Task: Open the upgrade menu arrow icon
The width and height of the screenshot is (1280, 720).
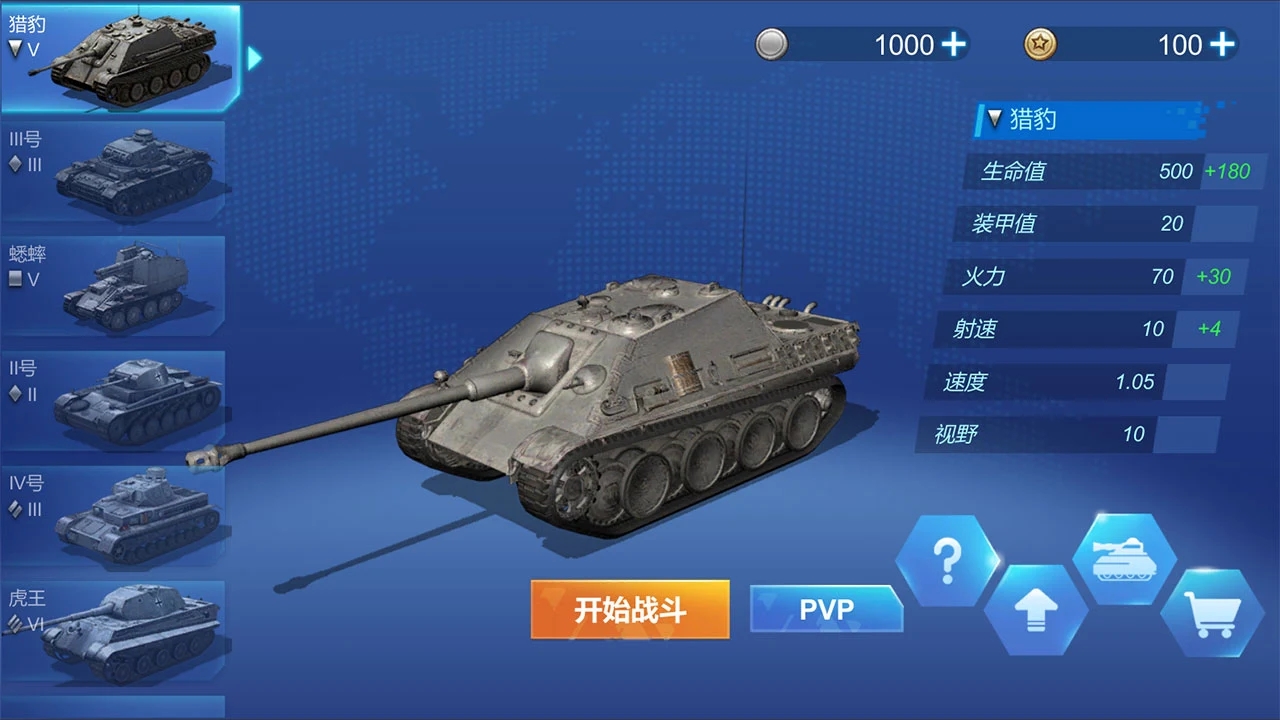Action: [1036, 609]
